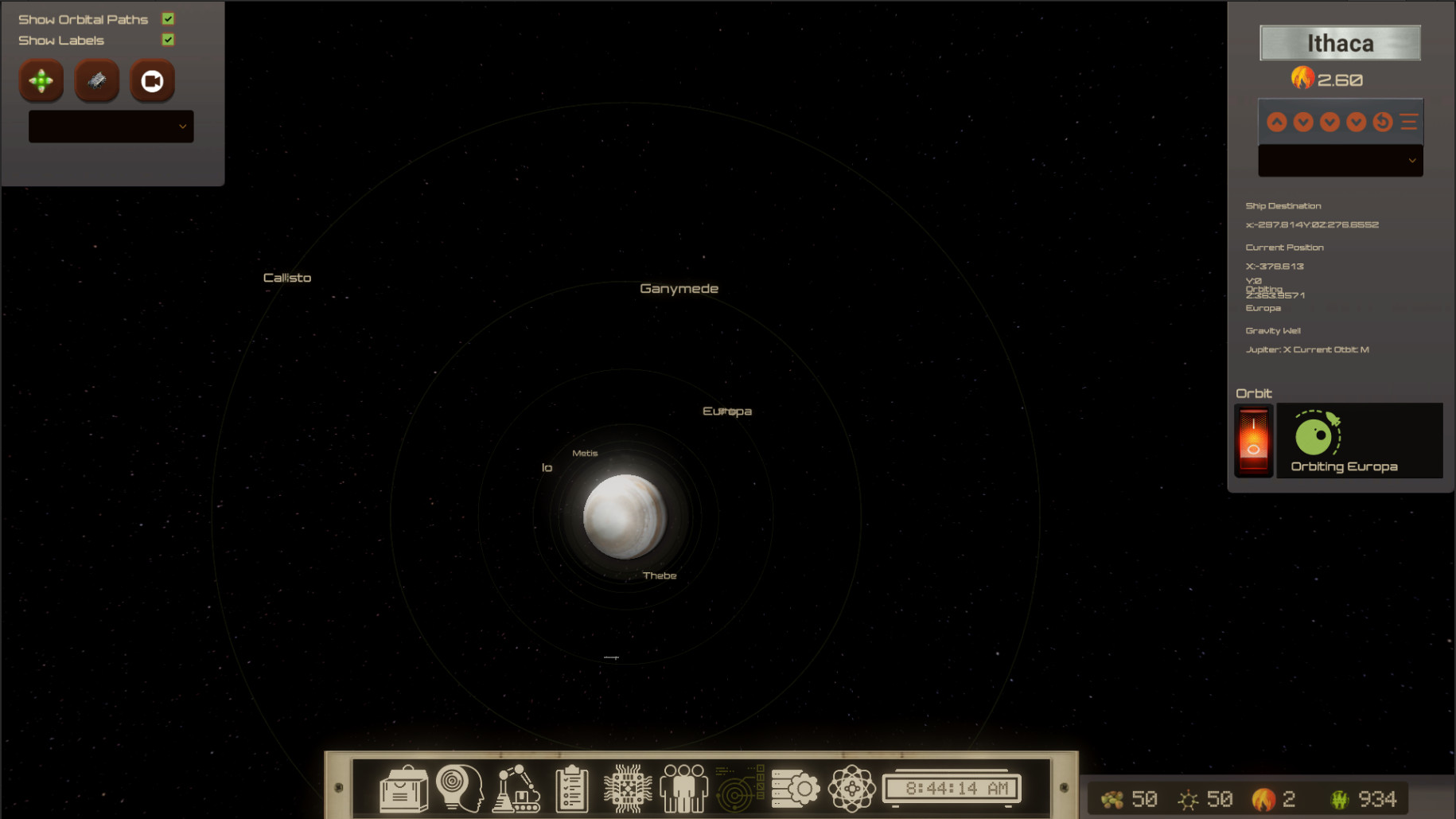The height and width of the screenshot is (819, 1456).
Task: Click the atom science network icon
Action: click(x=852, y=787)
